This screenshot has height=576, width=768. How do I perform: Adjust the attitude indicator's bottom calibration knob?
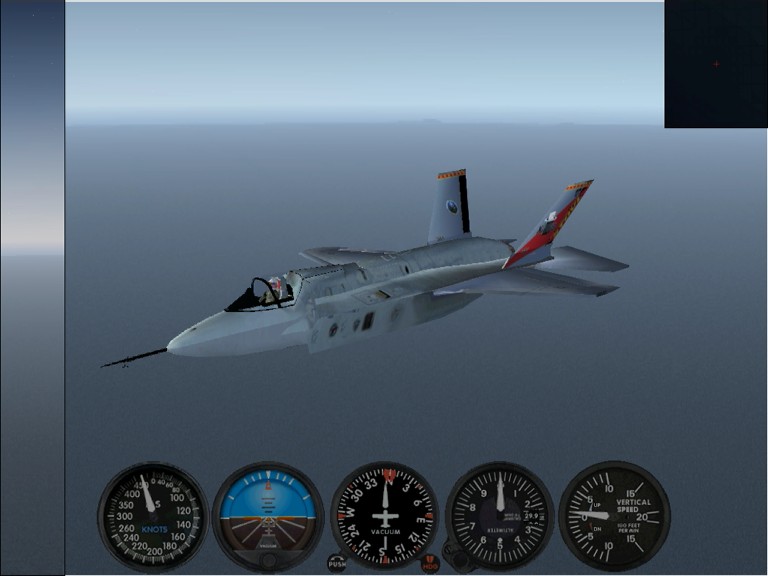(268, 561)
